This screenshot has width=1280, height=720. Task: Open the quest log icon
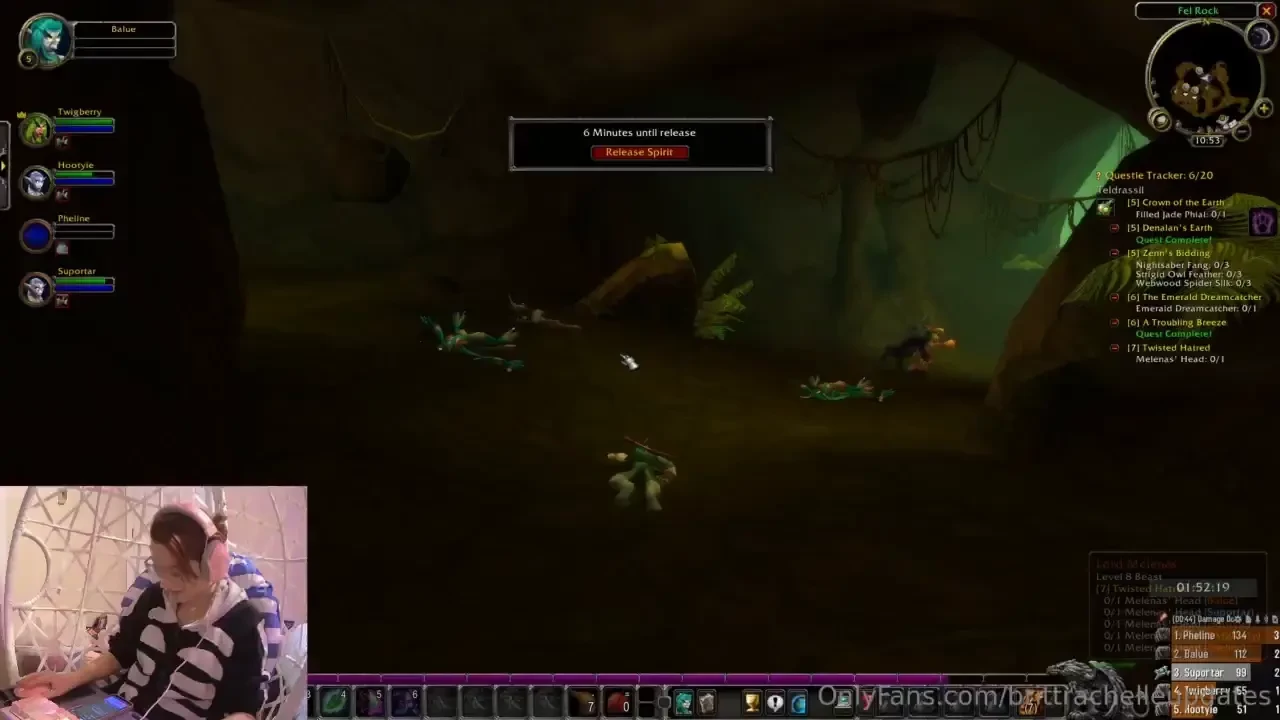(774, 701)
